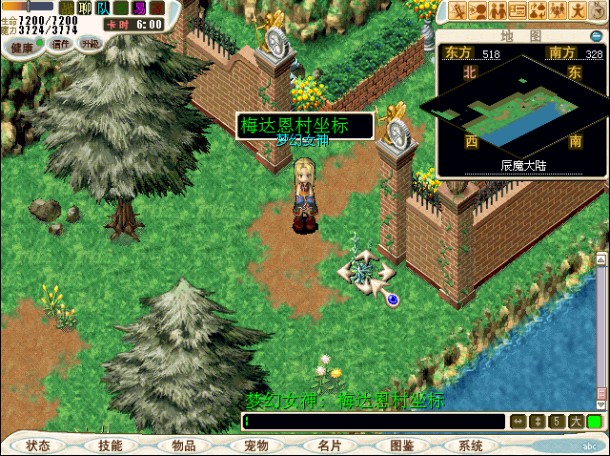Click the 健康 health button

tap(22, 45)
